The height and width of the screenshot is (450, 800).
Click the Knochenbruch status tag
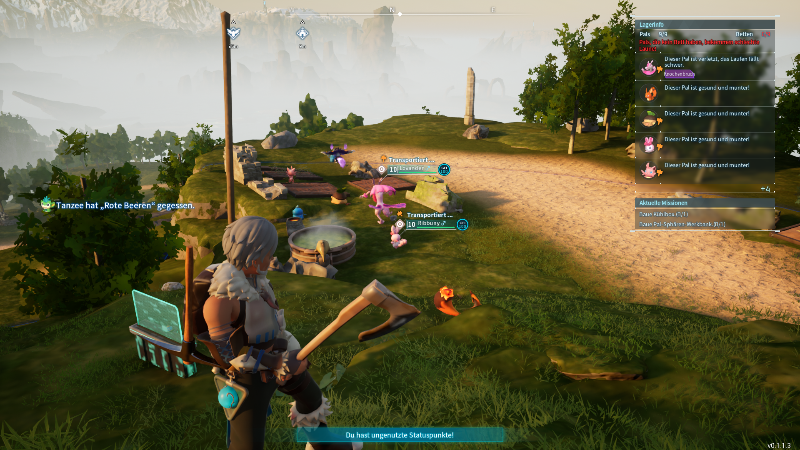(680, 74)
